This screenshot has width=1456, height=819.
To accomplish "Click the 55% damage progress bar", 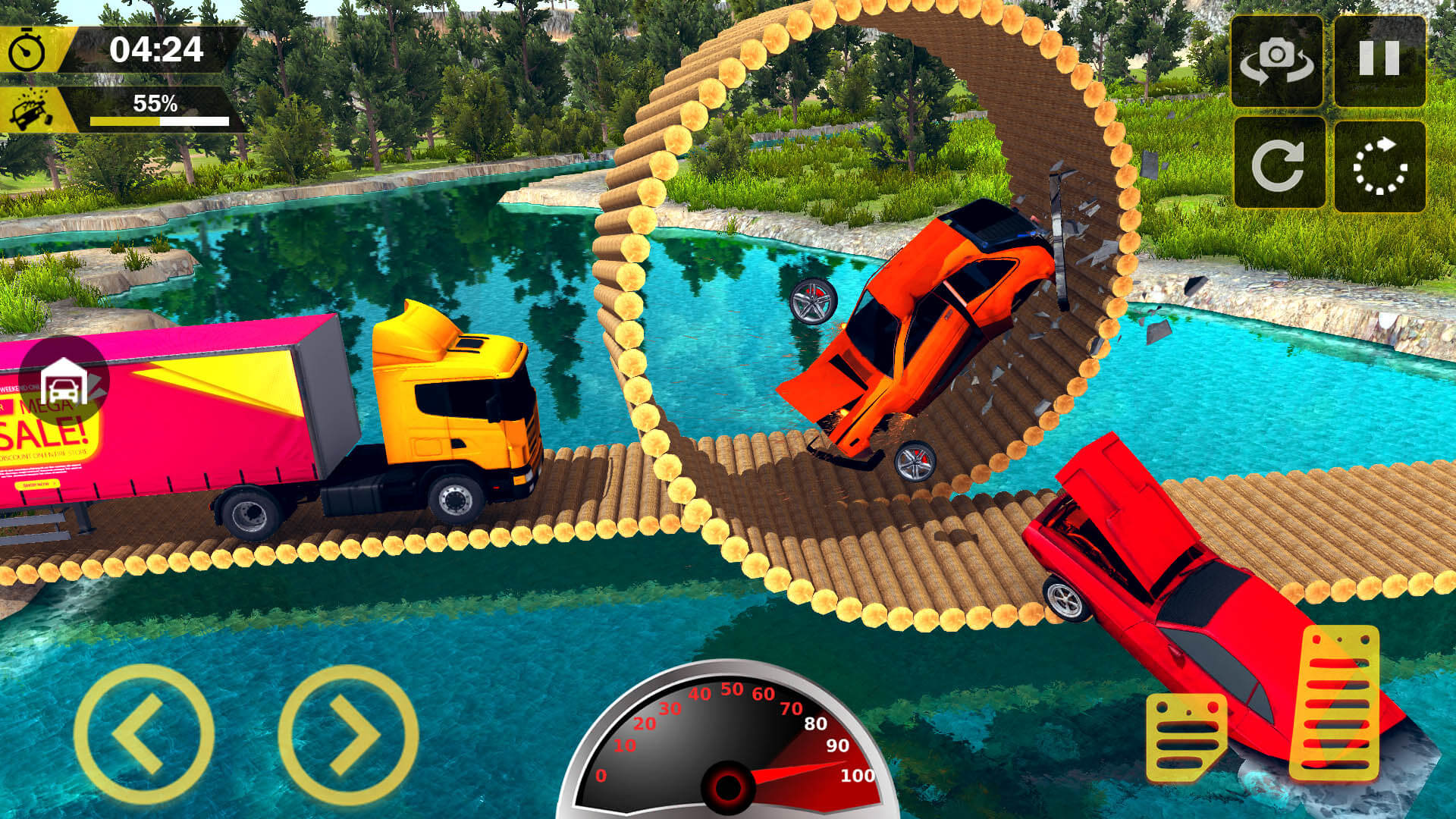I will point(159,120).
